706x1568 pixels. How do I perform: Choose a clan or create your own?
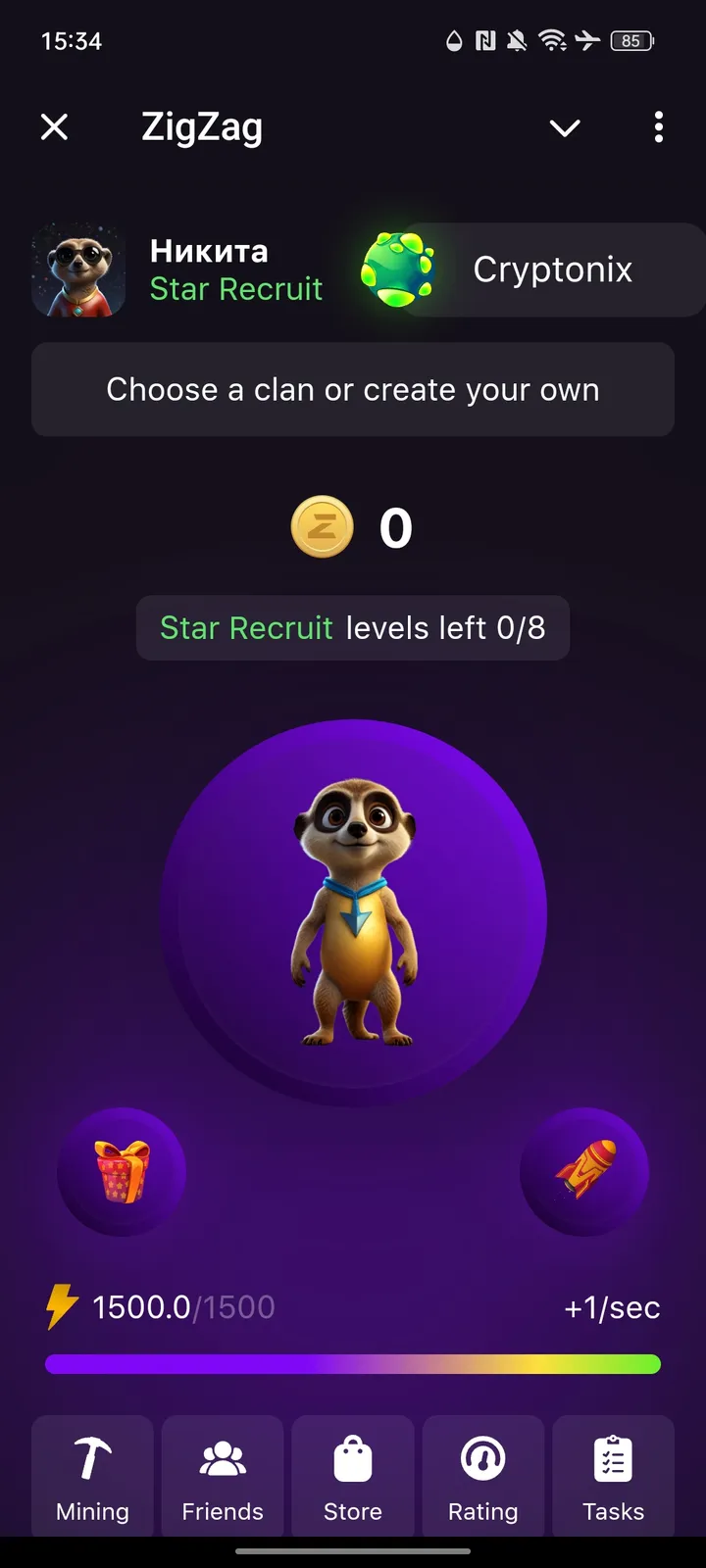[x=353, y=389]
